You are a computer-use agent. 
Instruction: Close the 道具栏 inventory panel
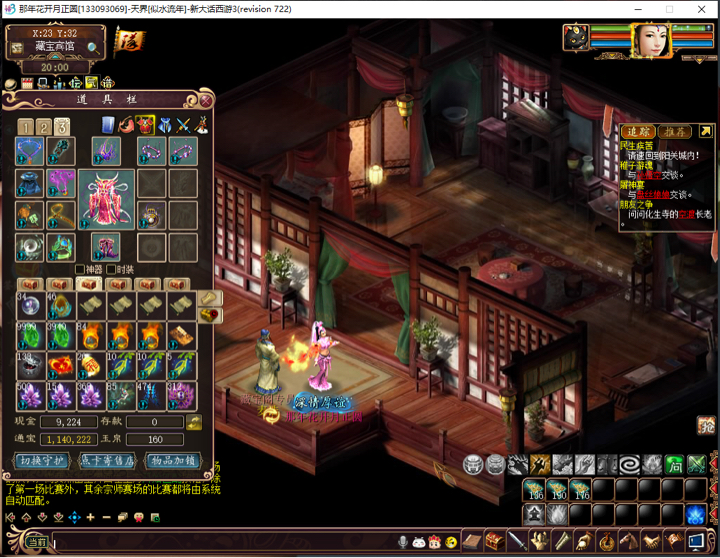point(205,100)
